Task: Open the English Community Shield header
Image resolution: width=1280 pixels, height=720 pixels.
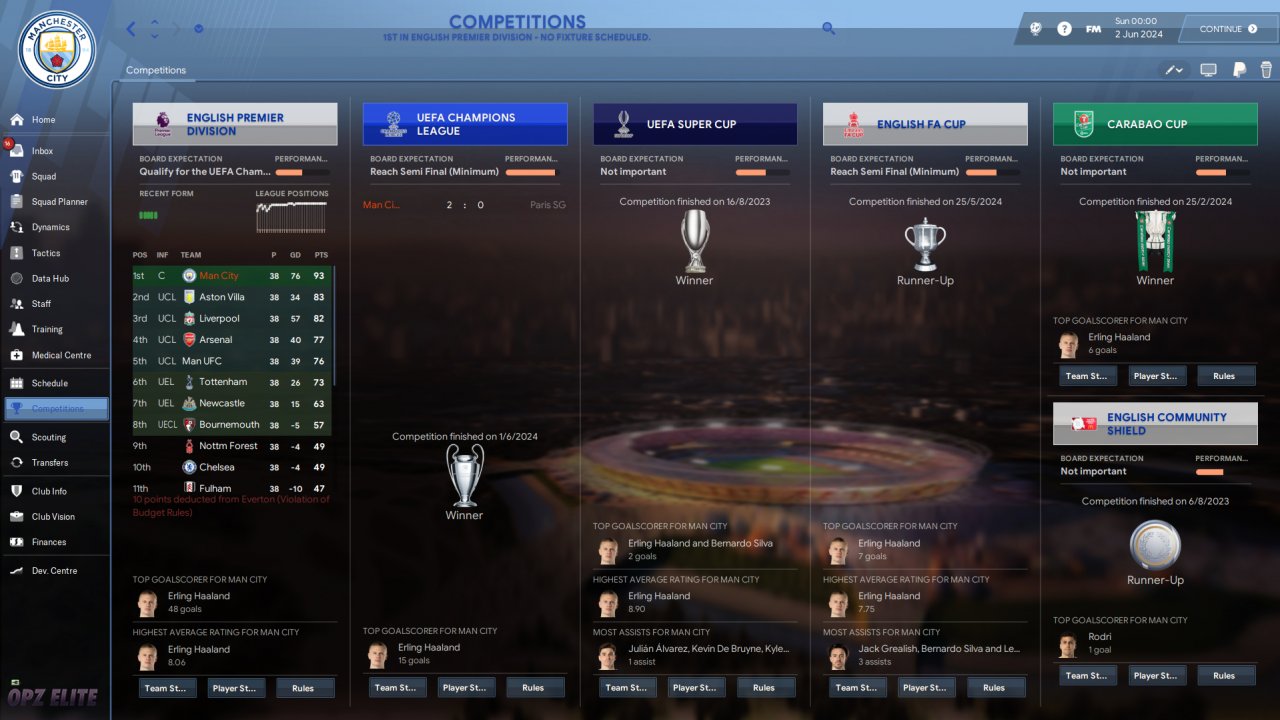Action: 1155,424
